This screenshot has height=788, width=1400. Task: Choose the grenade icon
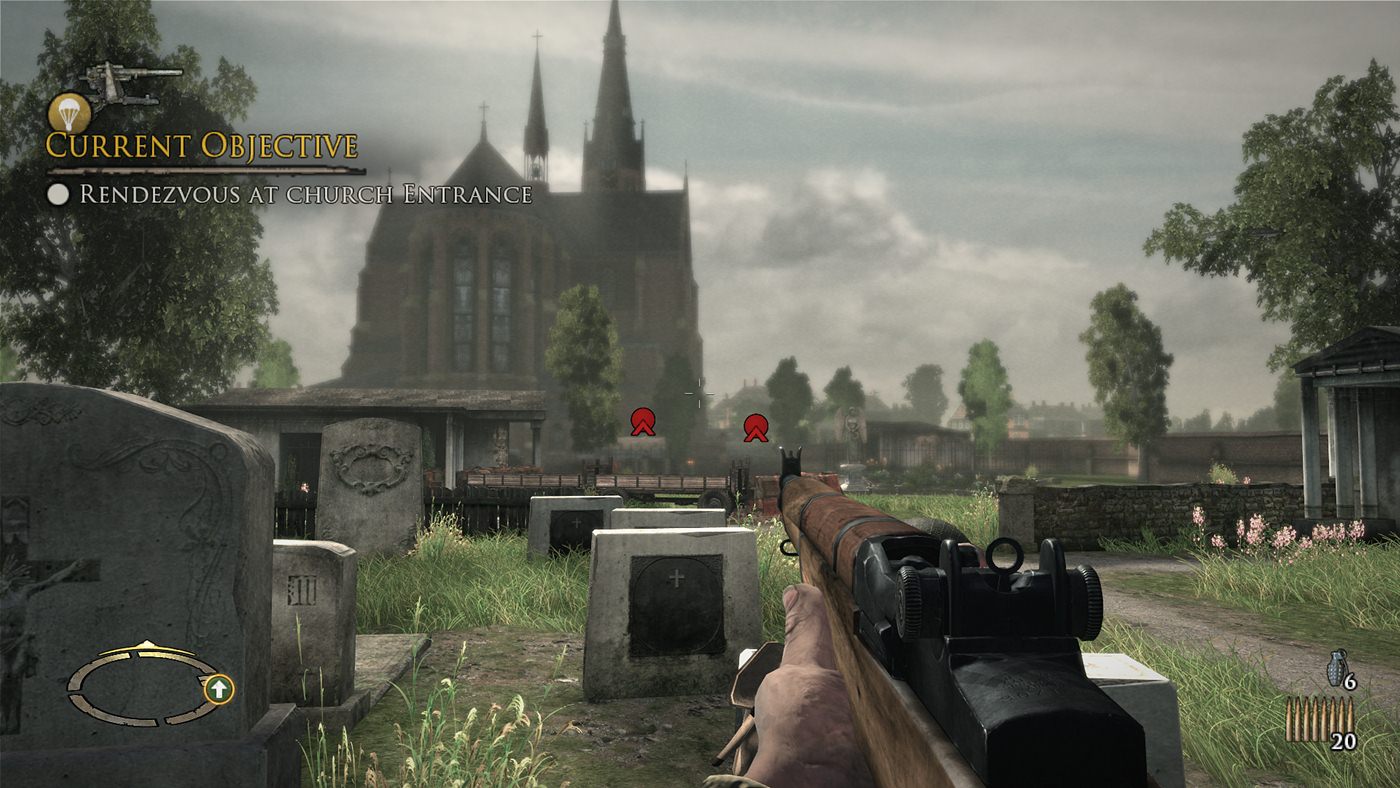[1337, 668]
